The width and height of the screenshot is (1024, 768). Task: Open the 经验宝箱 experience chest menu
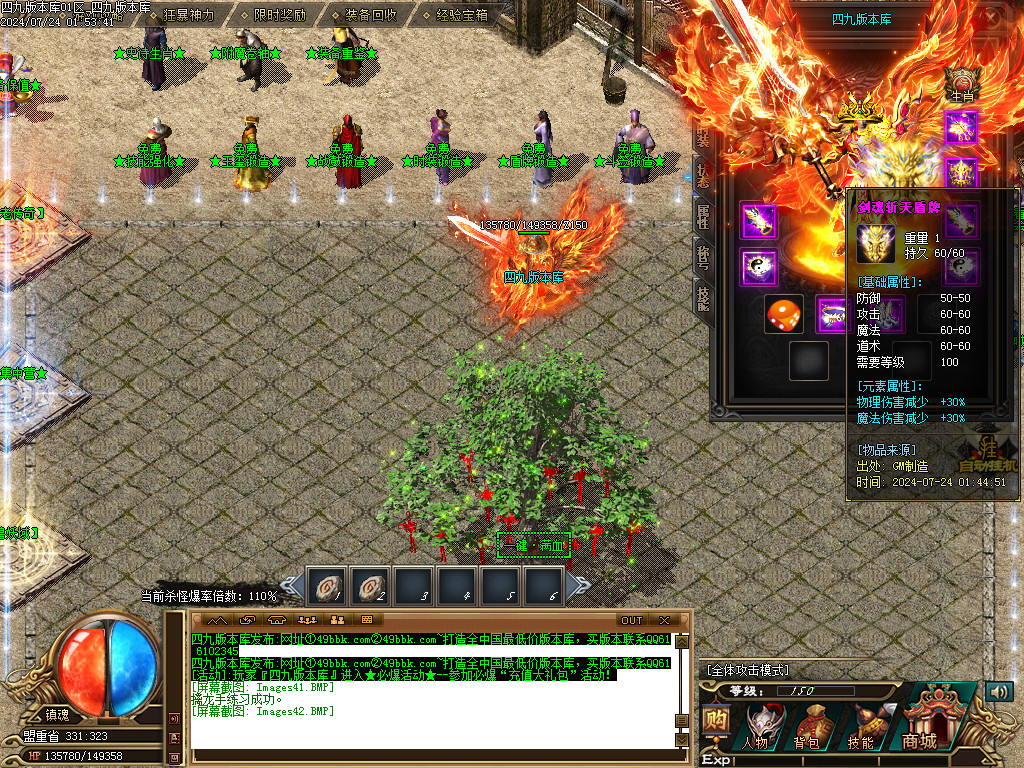(463, 15)
